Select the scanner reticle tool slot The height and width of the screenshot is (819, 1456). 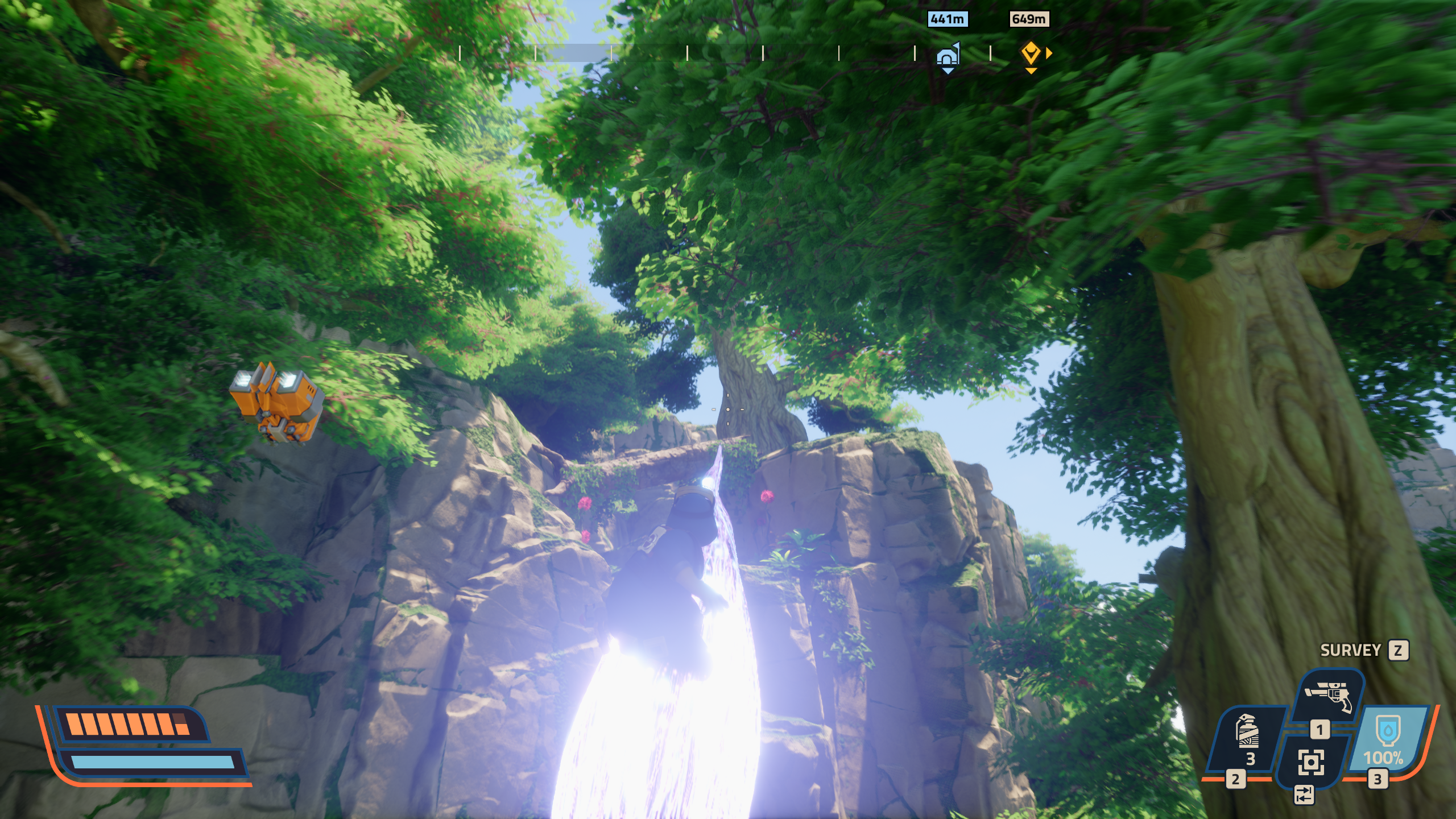pos(1311,762)
